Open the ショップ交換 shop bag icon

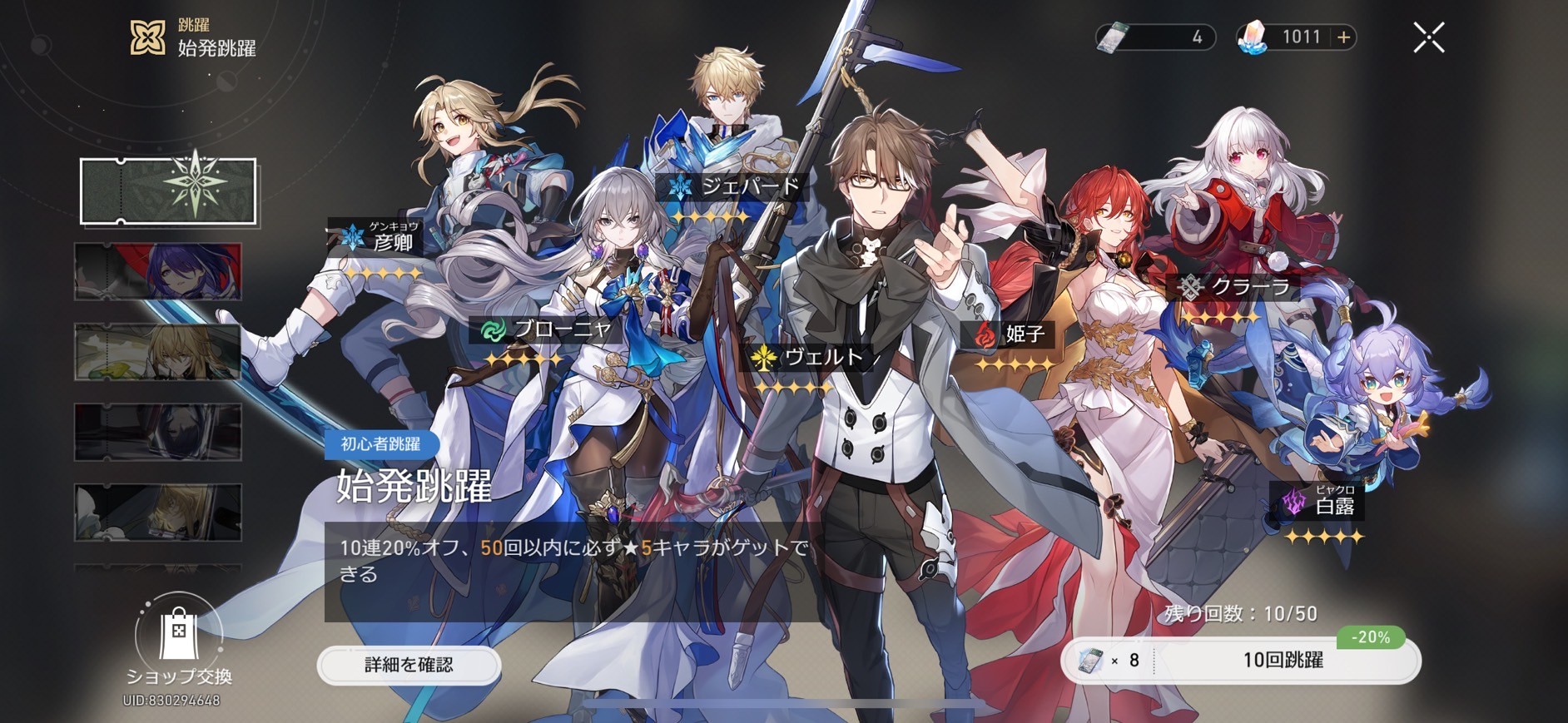tap(179, 635)
